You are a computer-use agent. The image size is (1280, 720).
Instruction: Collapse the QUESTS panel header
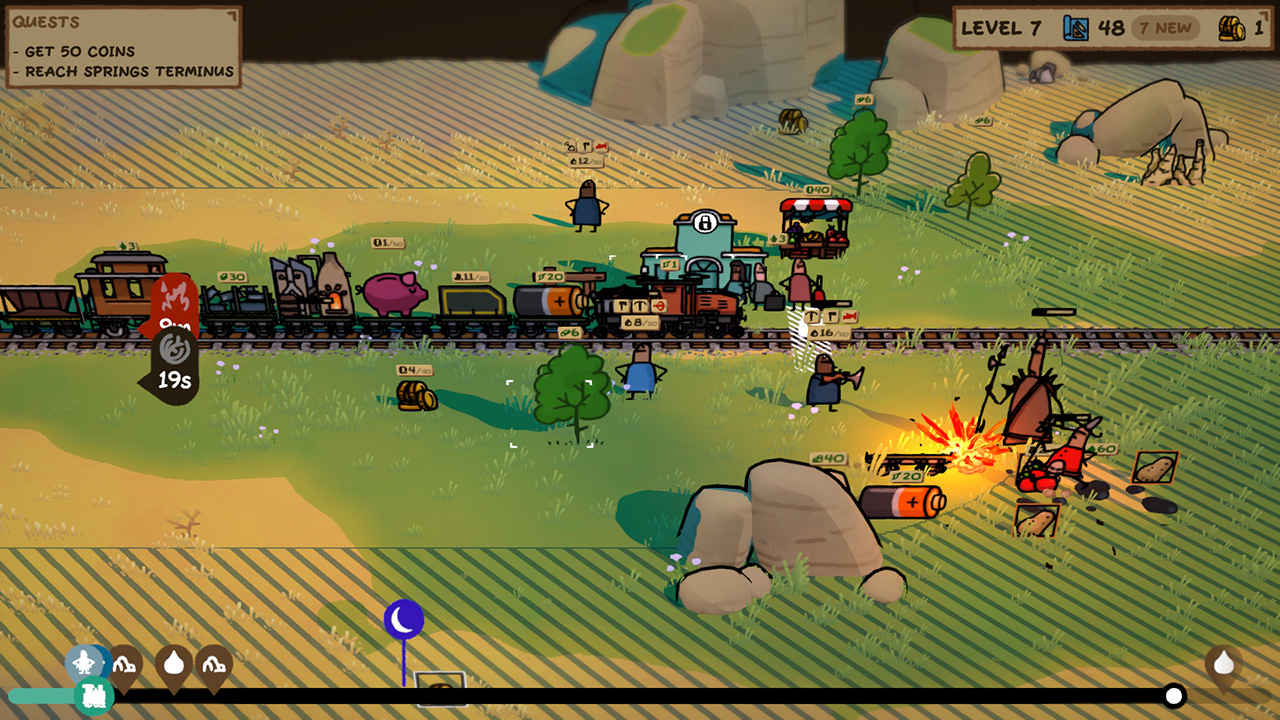48,22
